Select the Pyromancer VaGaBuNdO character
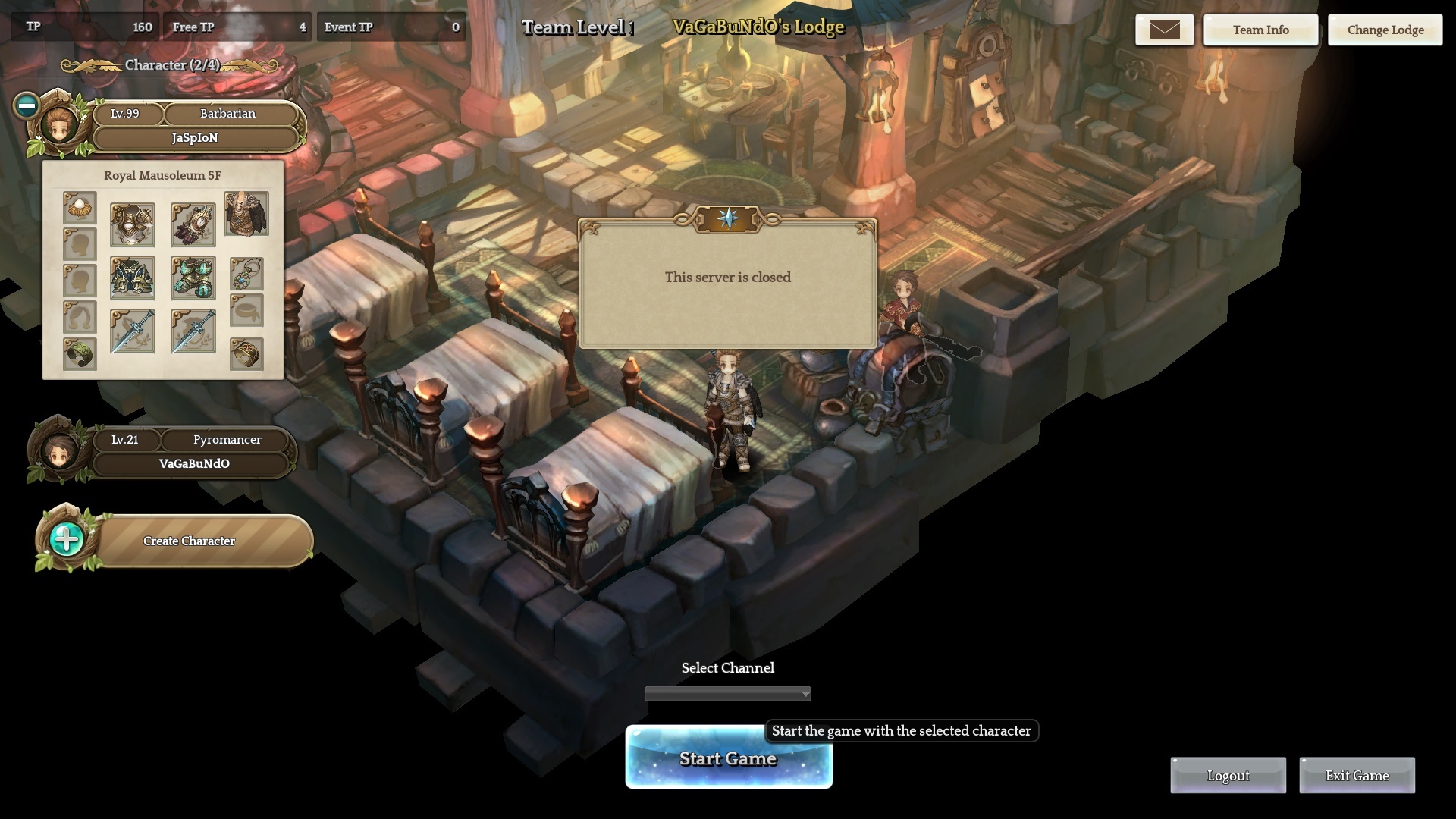This screenshot has height=819, width=1456. pos(193,453)
